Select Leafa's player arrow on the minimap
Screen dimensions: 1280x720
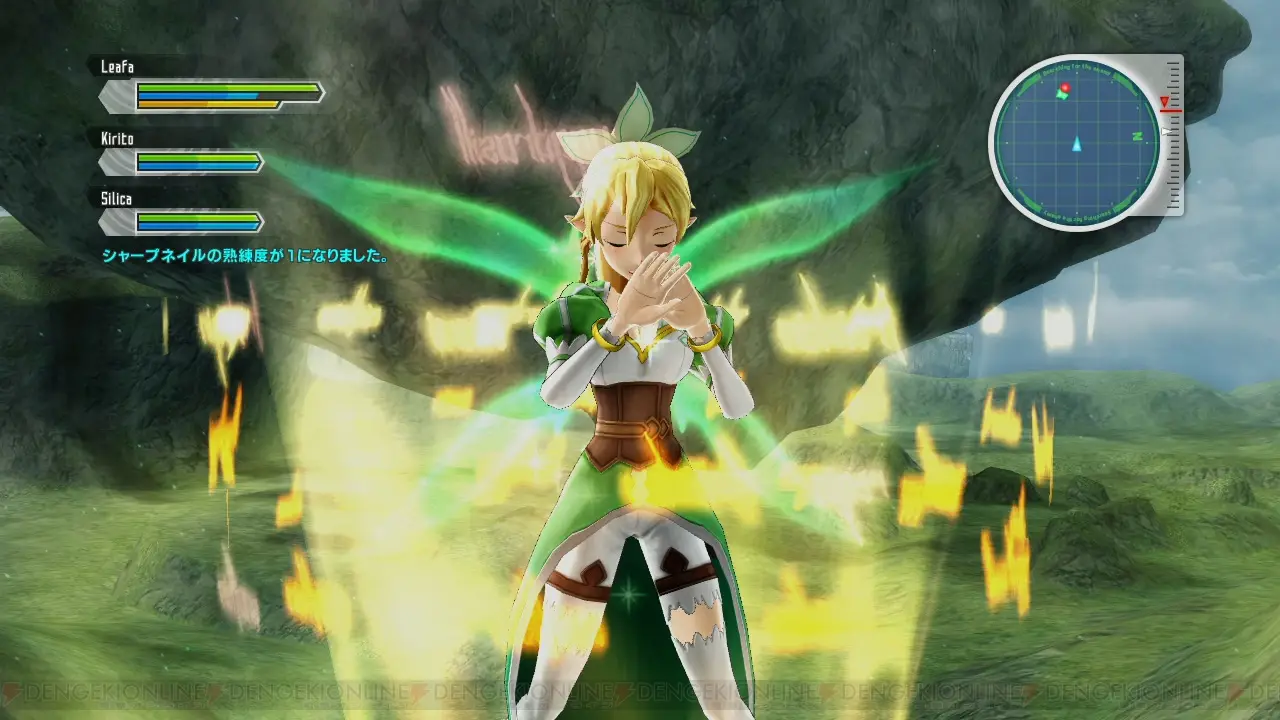pos(1077,146)
